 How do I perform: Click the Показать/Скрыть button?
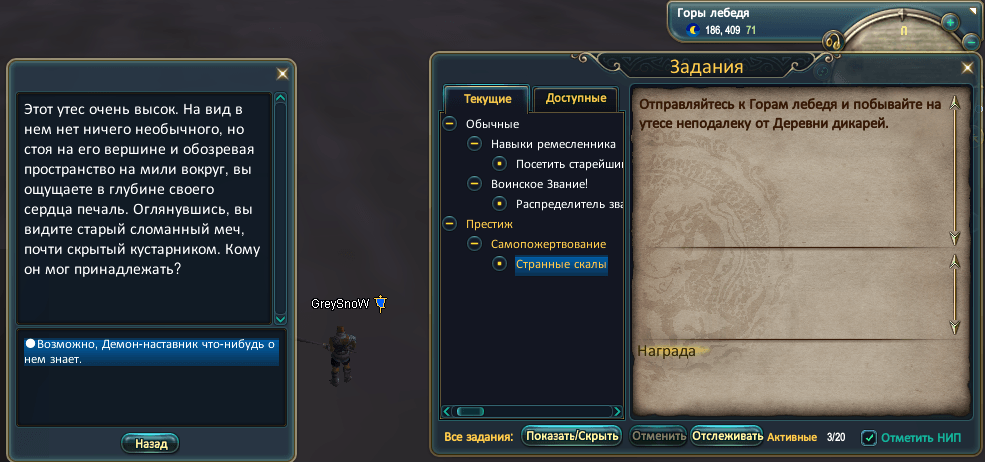pos(571,436)
